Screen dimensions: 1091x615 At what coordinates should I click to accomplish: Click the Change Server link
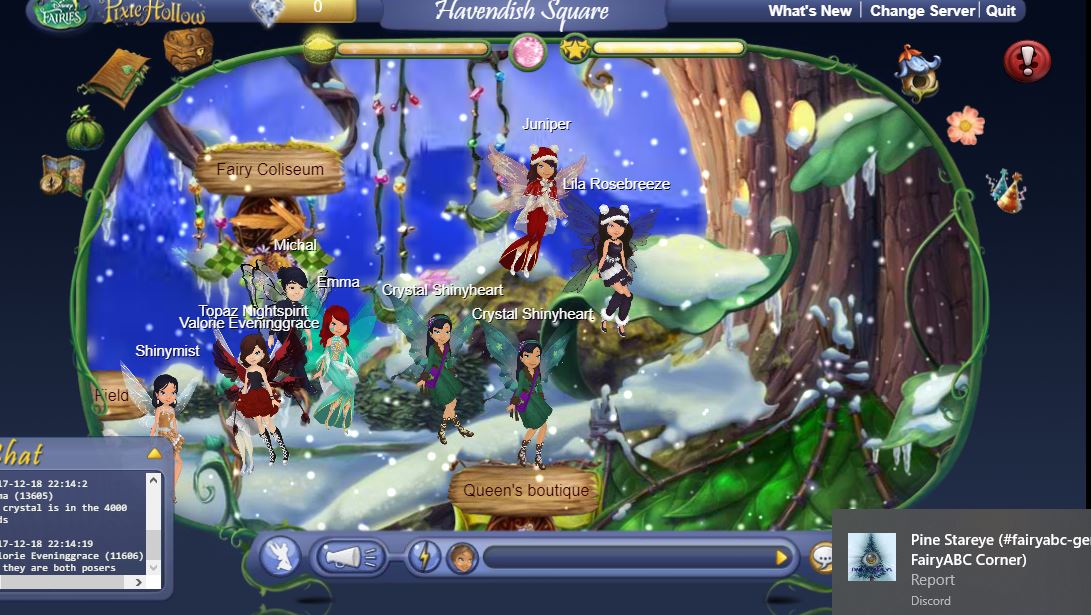click(x=922, y=11)
